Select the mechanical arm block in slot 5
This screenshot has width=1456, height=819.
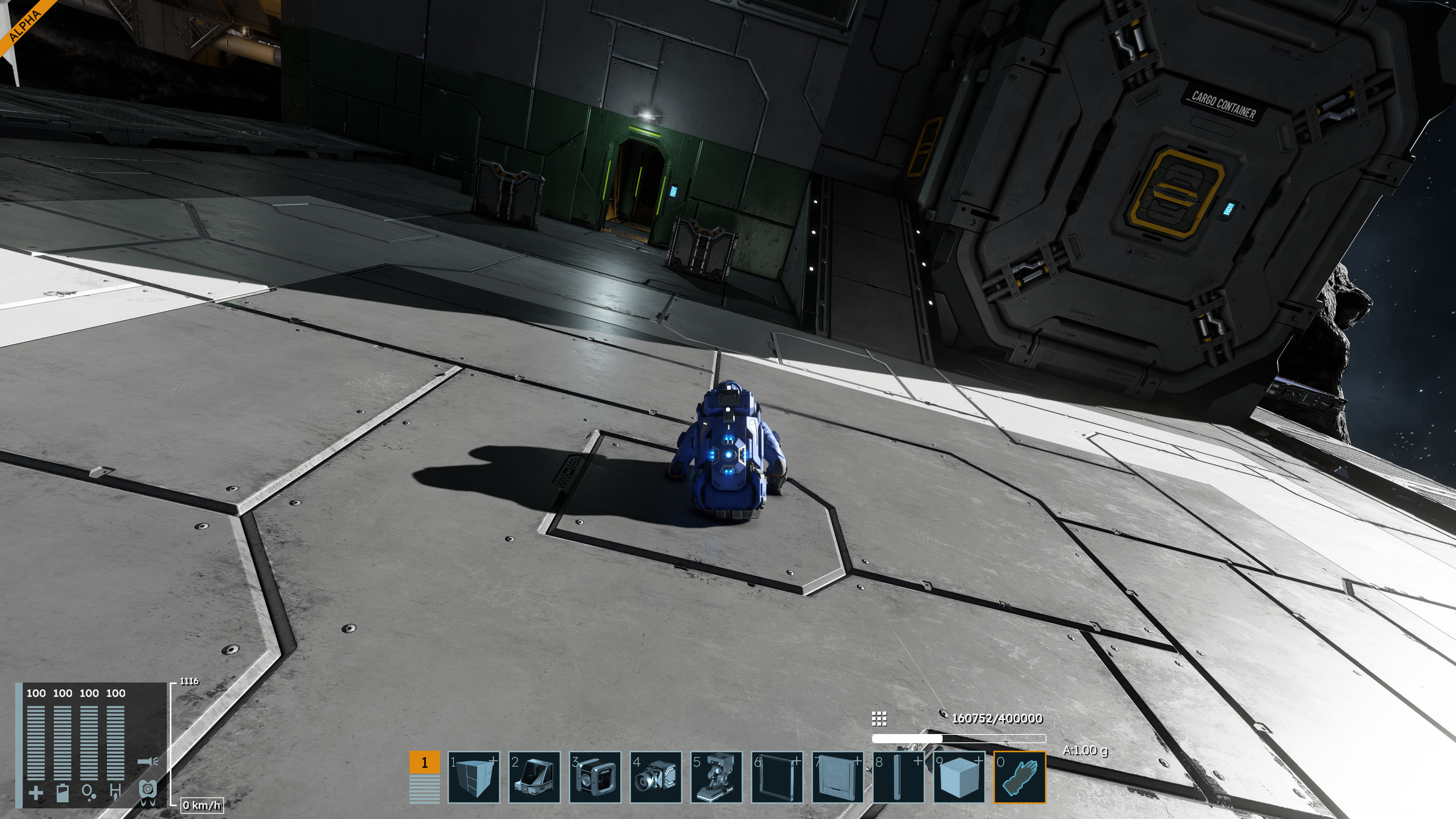click(716, 777)
